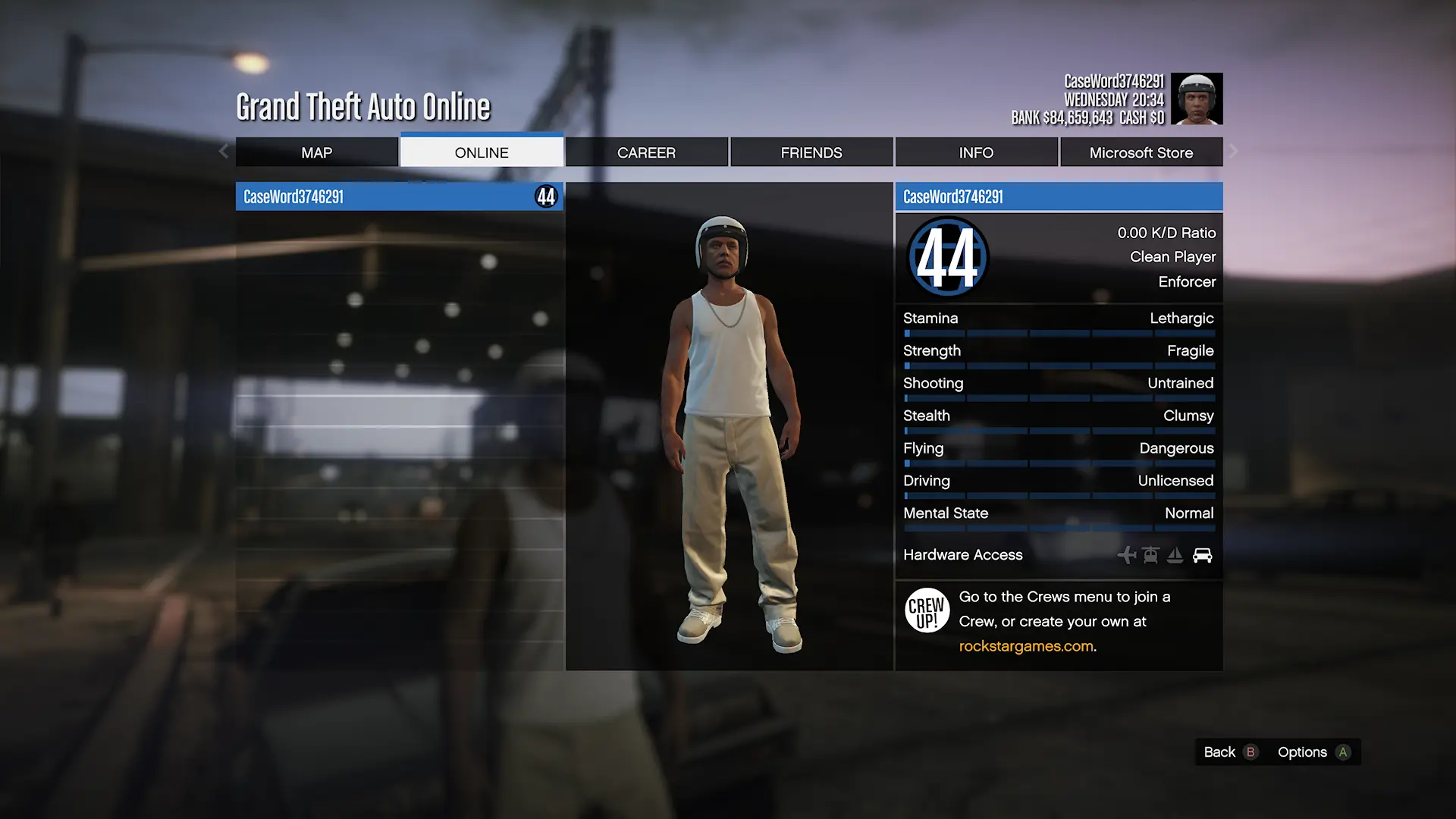Open the FRIENDS tab
The height and width of the screenshot is (819, 1456).
tap(811, 152)
